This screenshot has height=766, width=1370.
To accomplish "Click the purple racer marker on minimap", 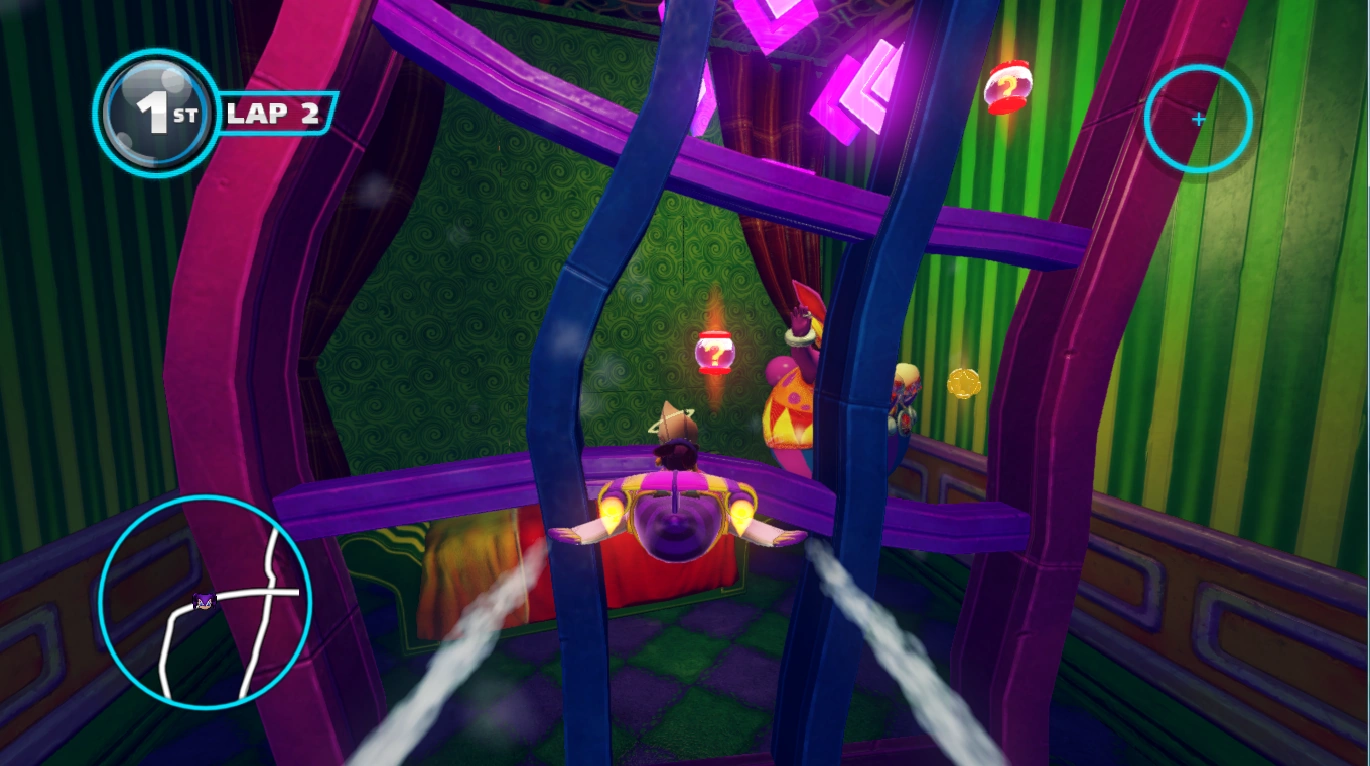I will point(204,601).
